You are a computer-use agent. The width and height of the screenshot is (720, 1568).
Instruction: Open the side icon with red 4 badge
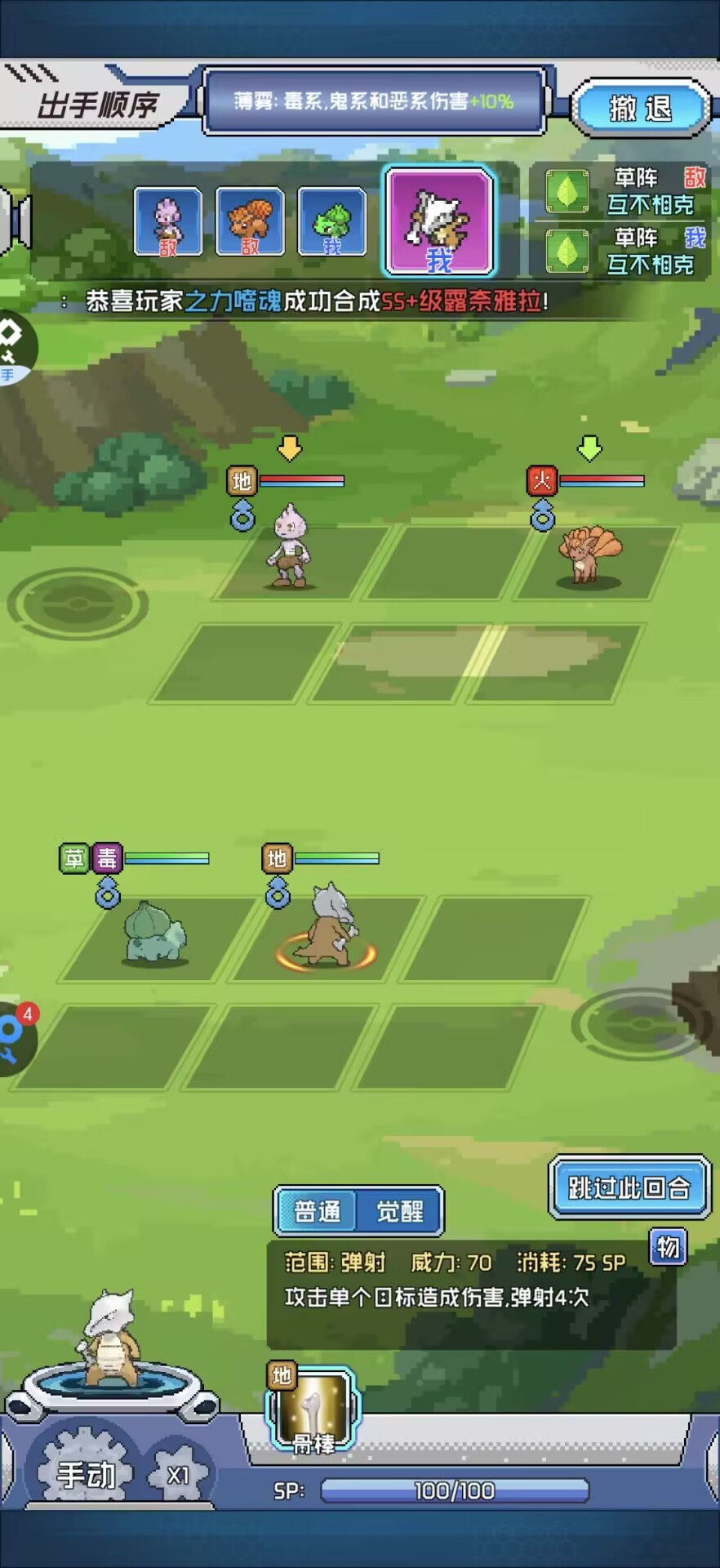tap(15, 1037)
